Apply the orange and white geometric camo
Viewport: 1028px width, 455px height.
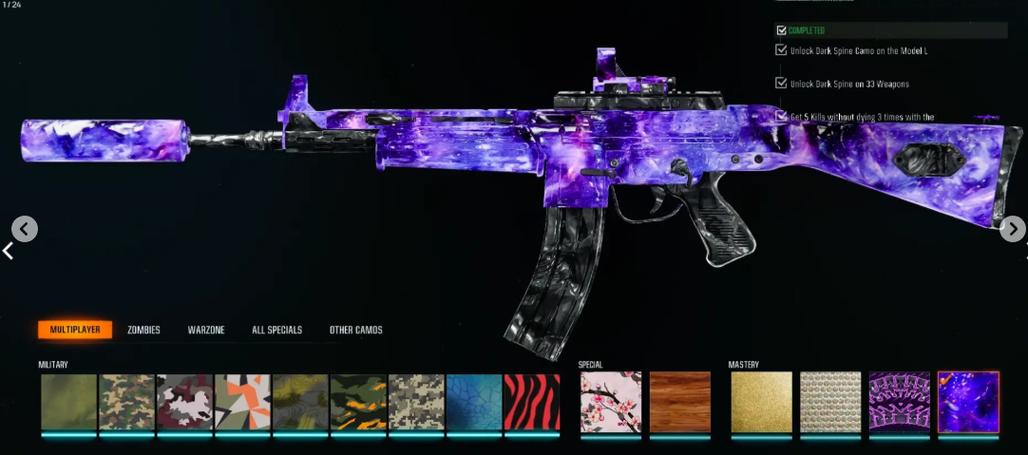pos(243,403)
